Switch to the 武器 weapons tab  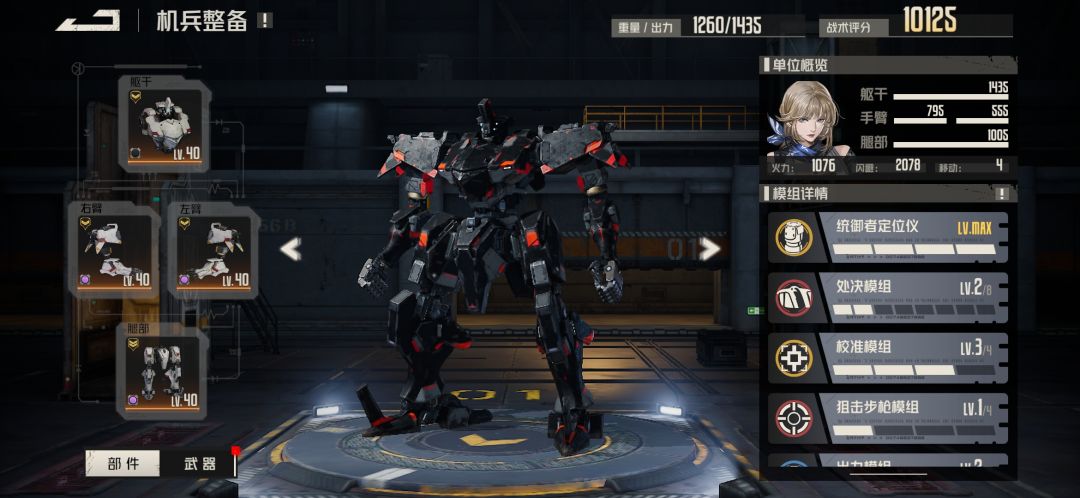click(200, 463)
